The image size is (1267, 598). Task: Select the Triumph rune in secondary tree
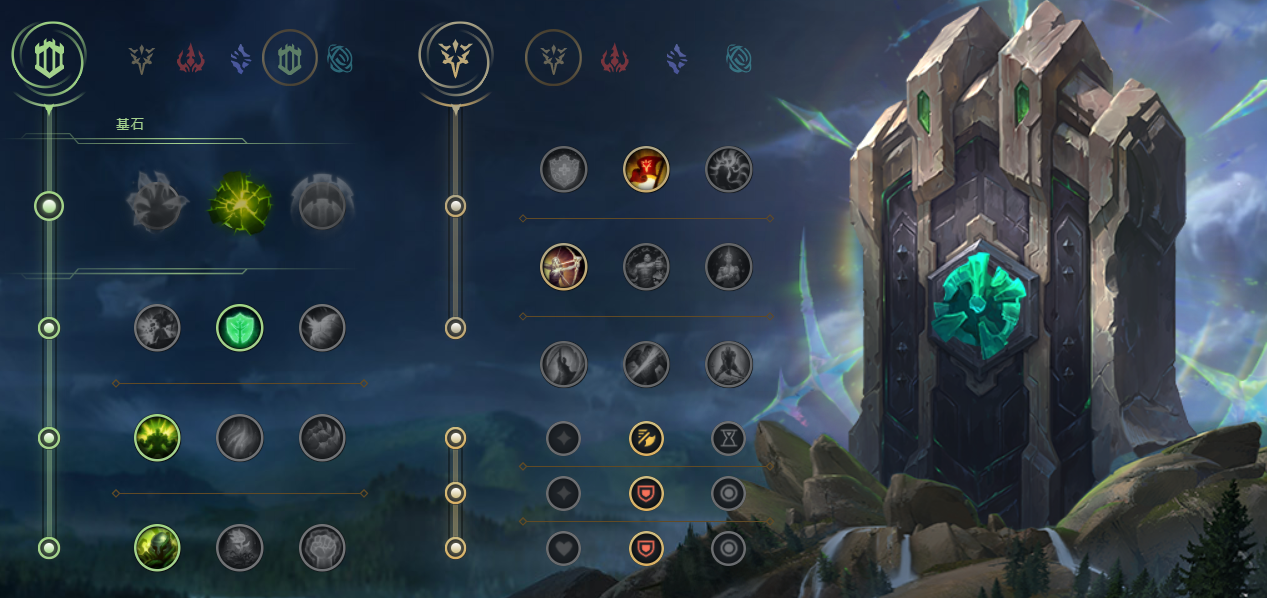coord(646,169)
